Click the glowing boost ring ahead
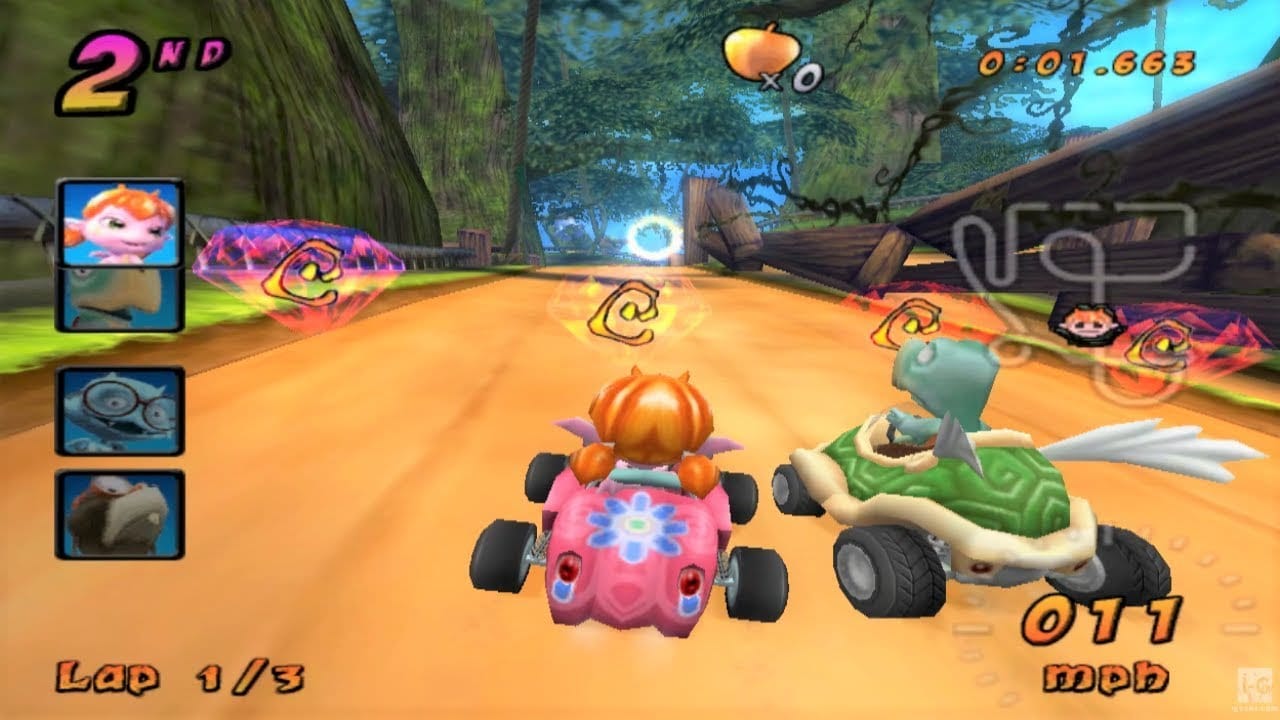This screenshot has height=720, width=1280. (x=655, y=240)
